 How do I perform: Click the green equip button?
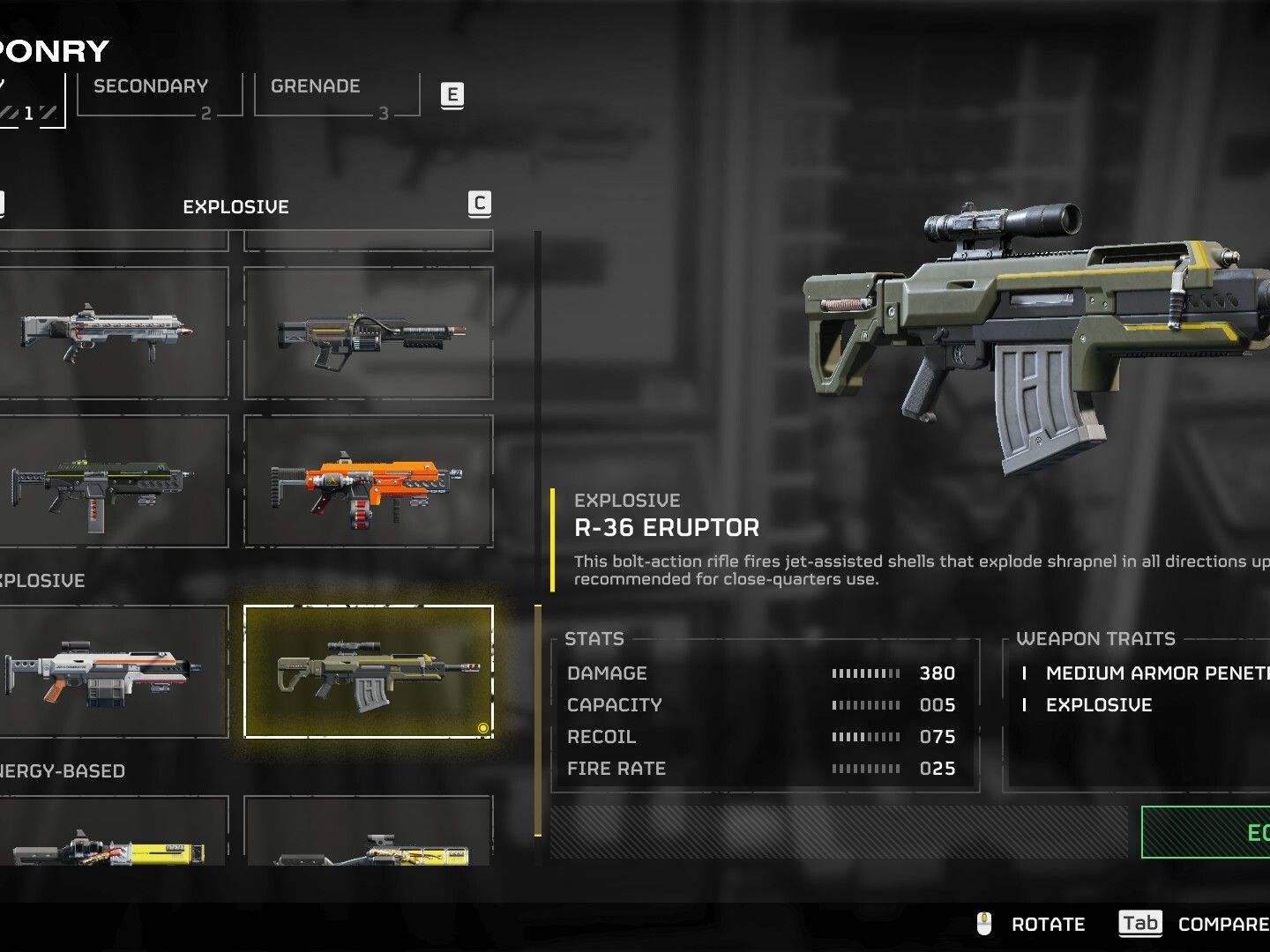click(1206, 832)
